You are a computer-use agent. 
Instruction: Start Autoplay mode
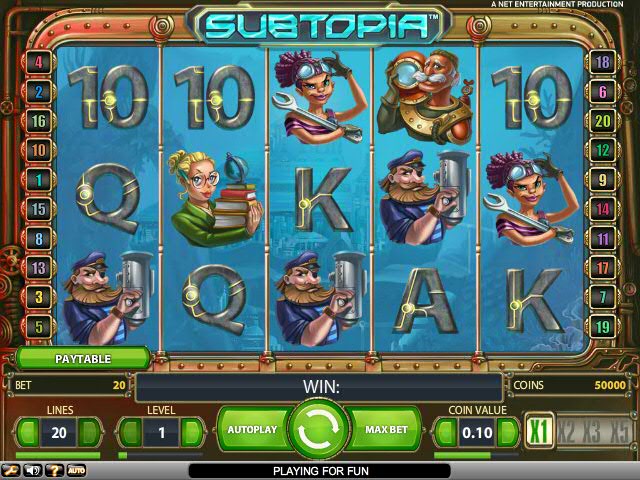(x=250, y=430)
